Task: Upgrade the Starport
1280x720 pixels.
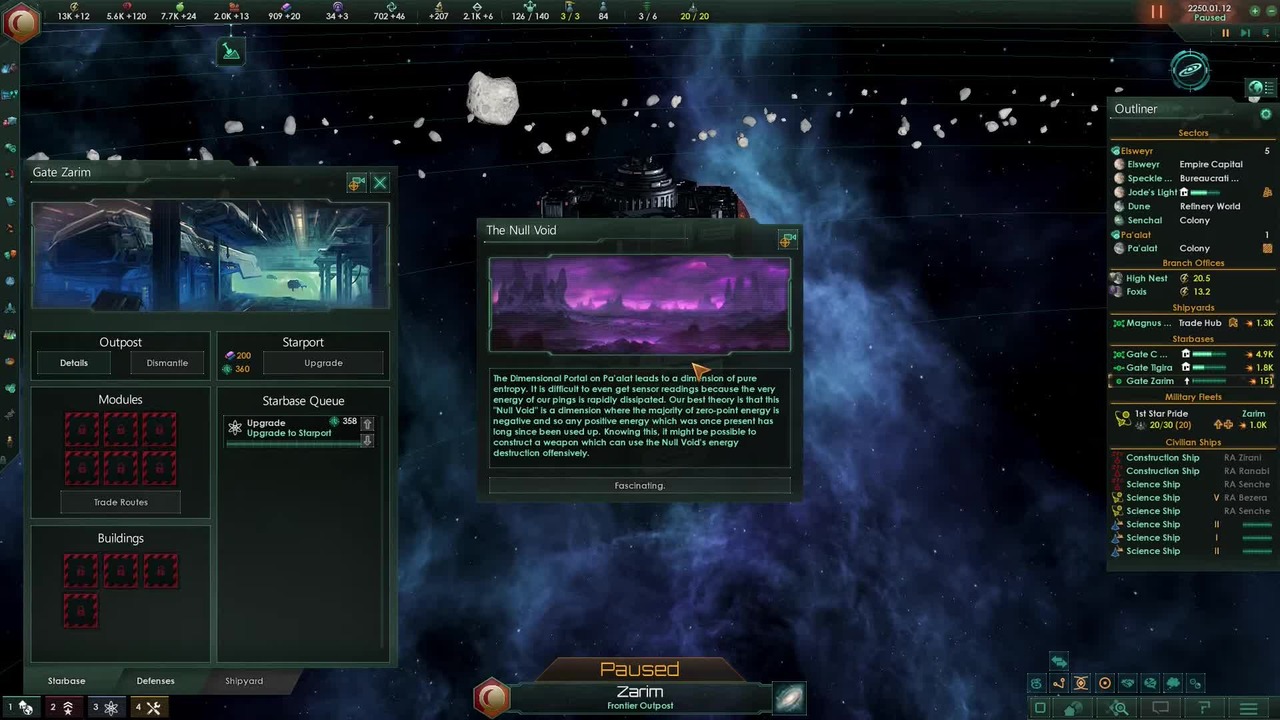Action: pyautogui.click(x=323, y=363)
